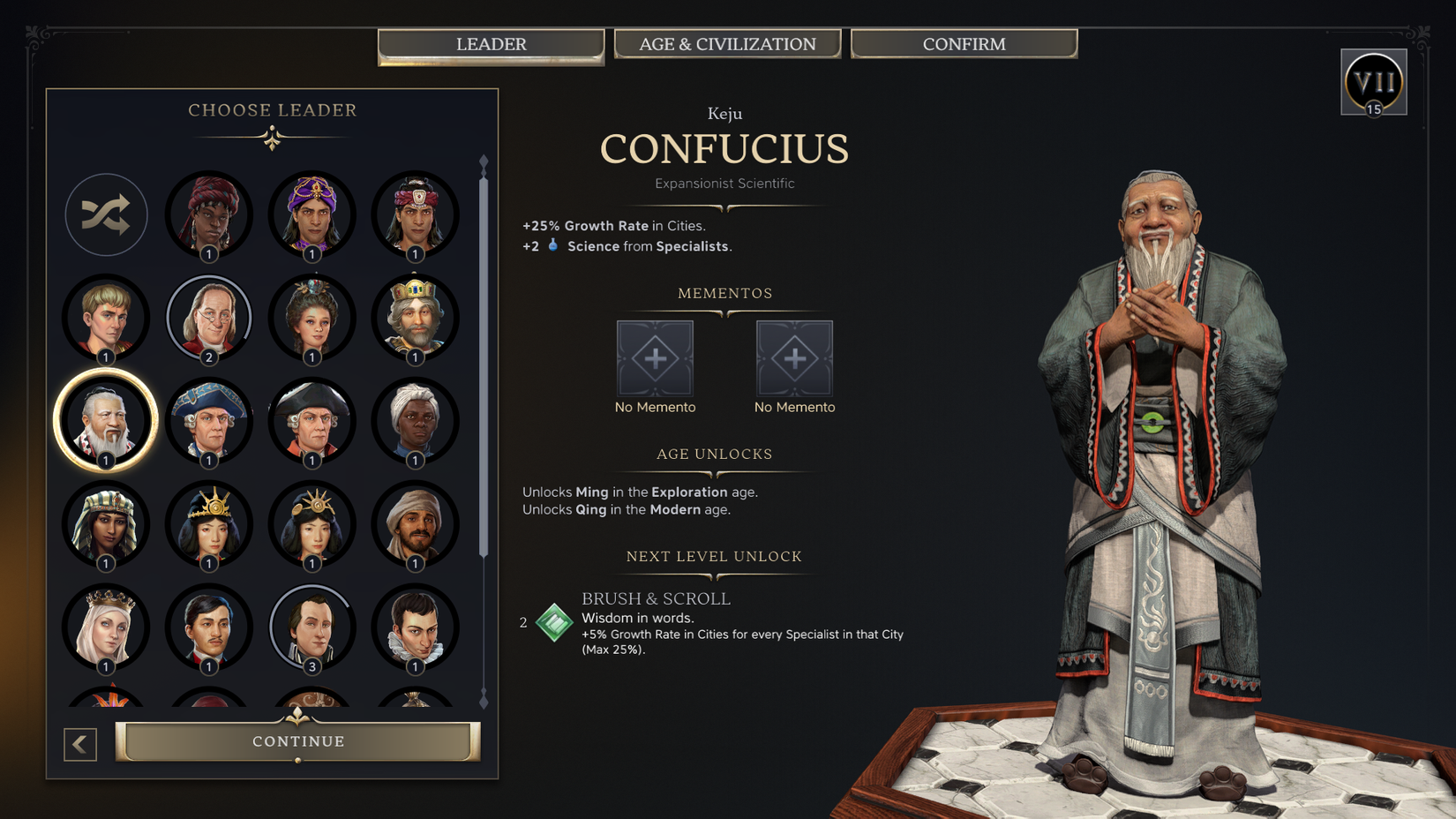Screen dimensions: 1456x819
Task: Select Ibn Battuta's portrait
Action: pyautogui.click(x=416, y=523)
